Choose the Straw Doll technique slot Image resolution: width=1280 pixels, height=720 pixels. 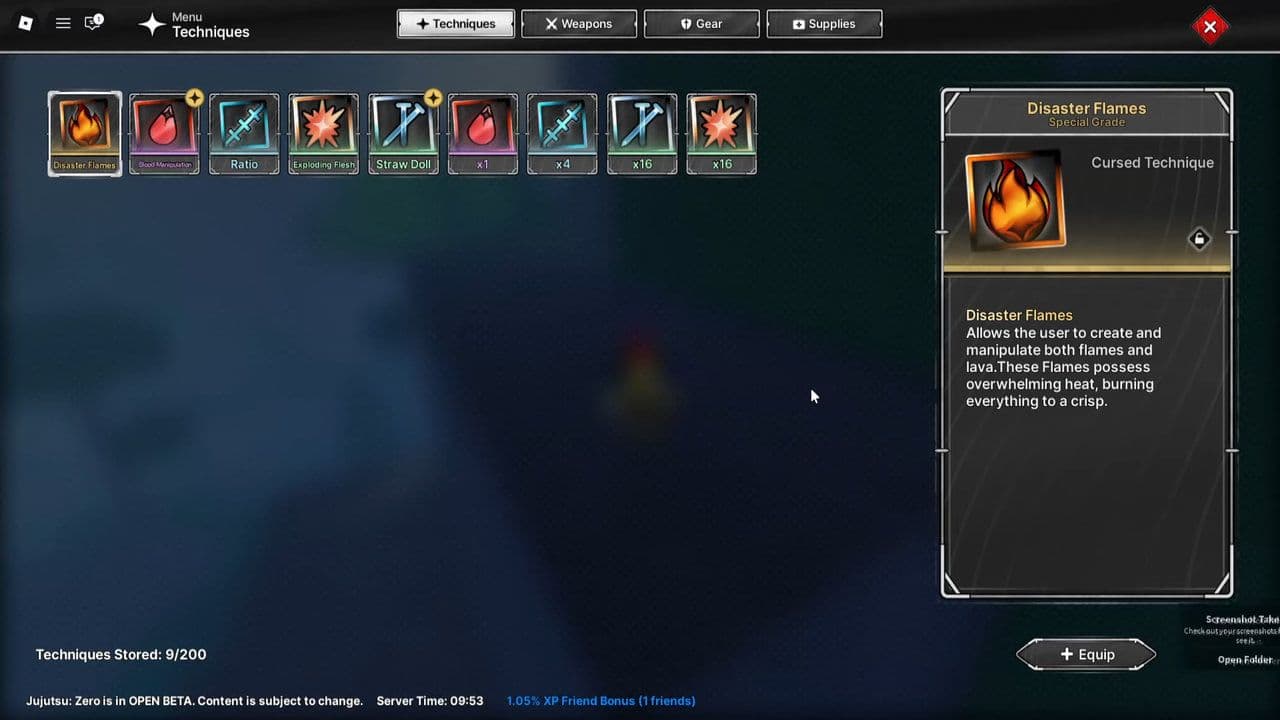[x=404, y=134]
